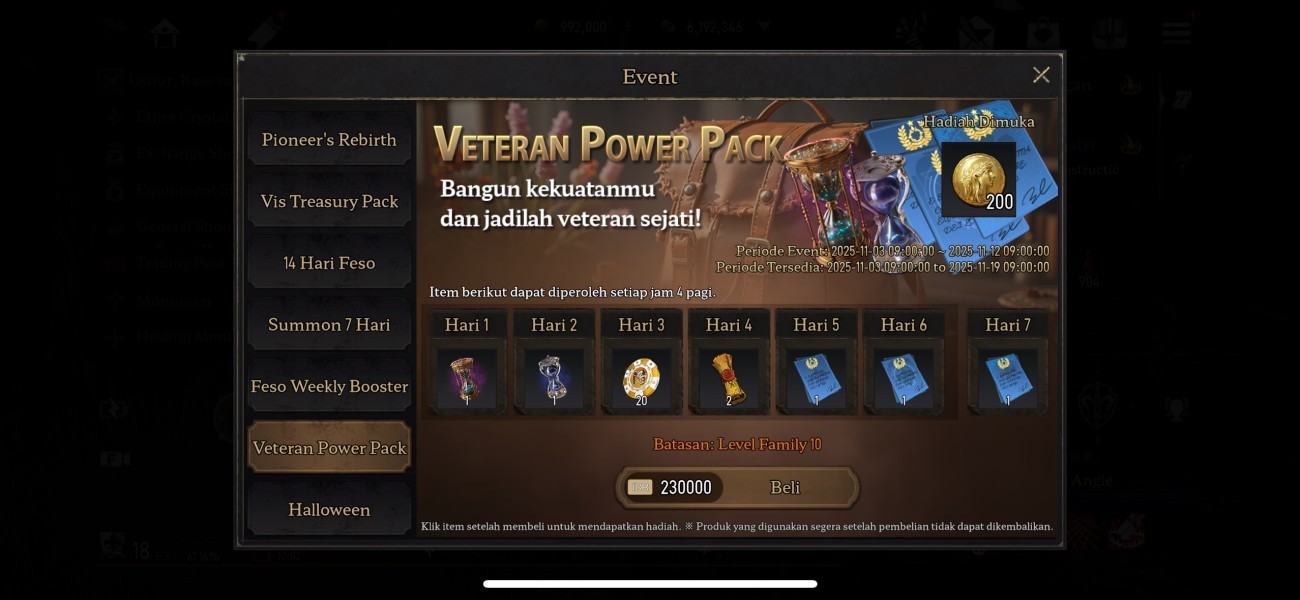The image size is (1300, 600).
Task: Inspect the Hari 7 blue certificate reward
Action: tap(1007, 378)
